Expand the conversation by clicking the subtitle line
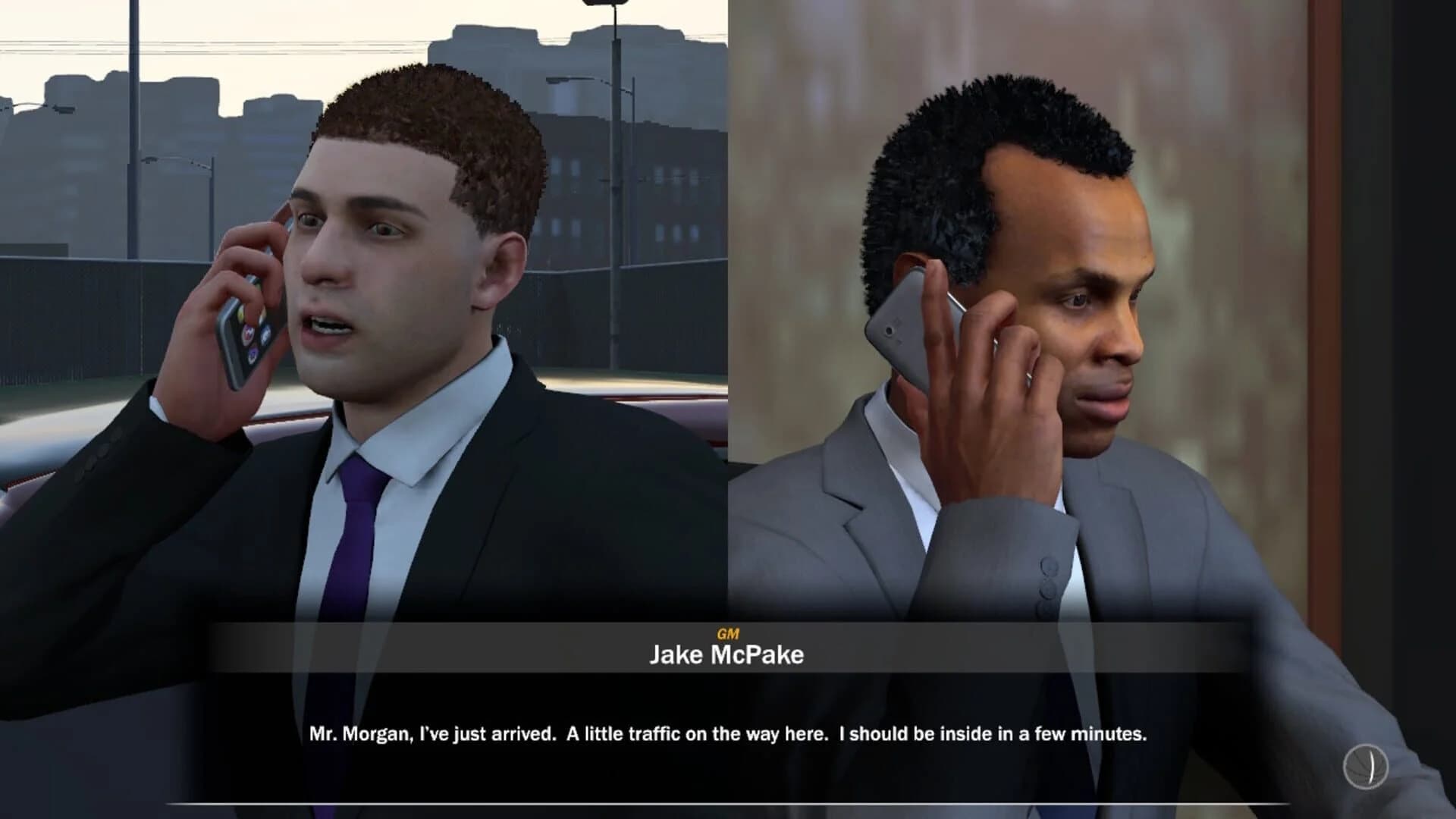1456x819 pixels. coord(726,733)
